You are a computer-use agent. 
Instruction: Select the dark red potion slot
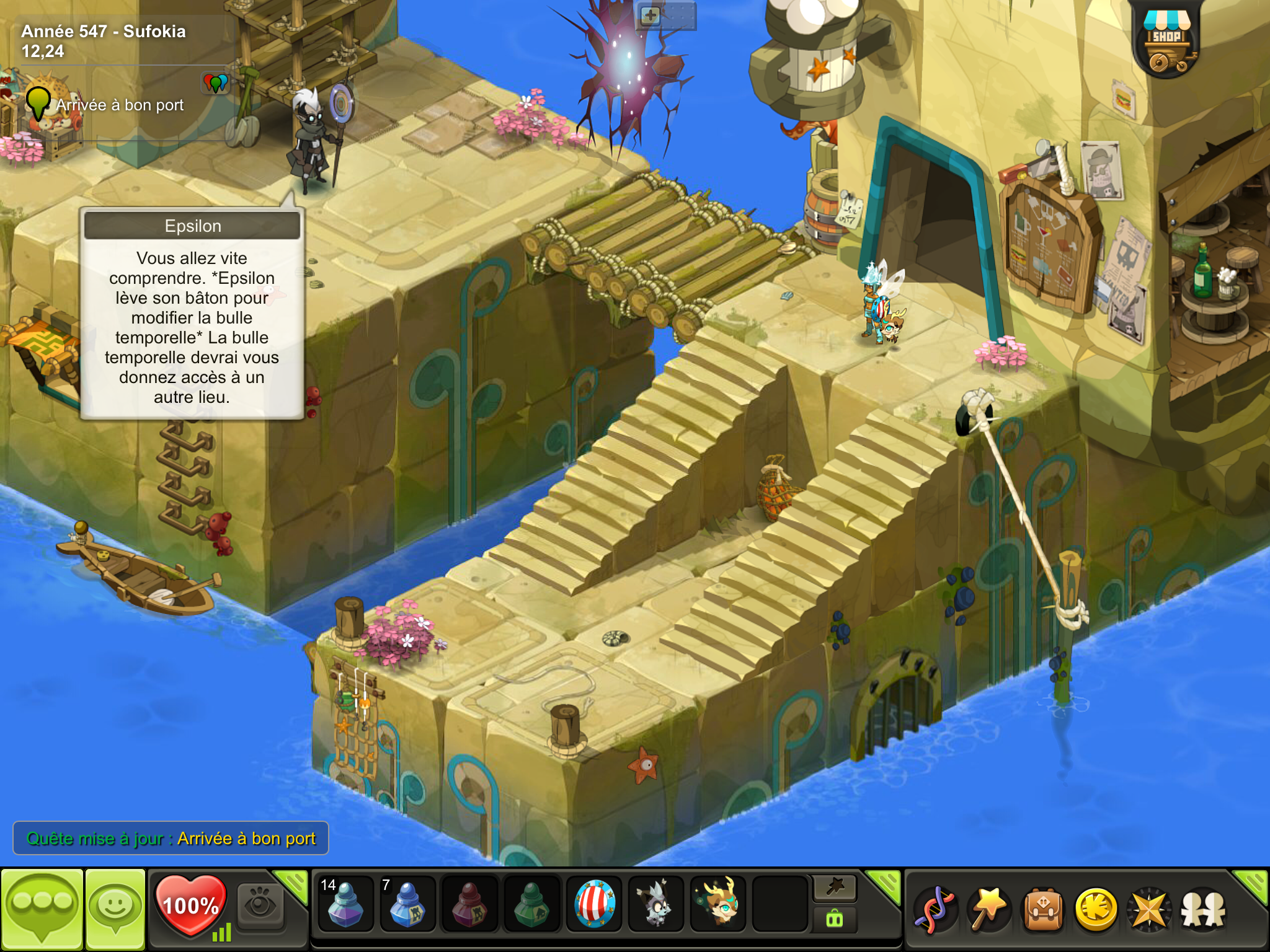pos(469,904)
